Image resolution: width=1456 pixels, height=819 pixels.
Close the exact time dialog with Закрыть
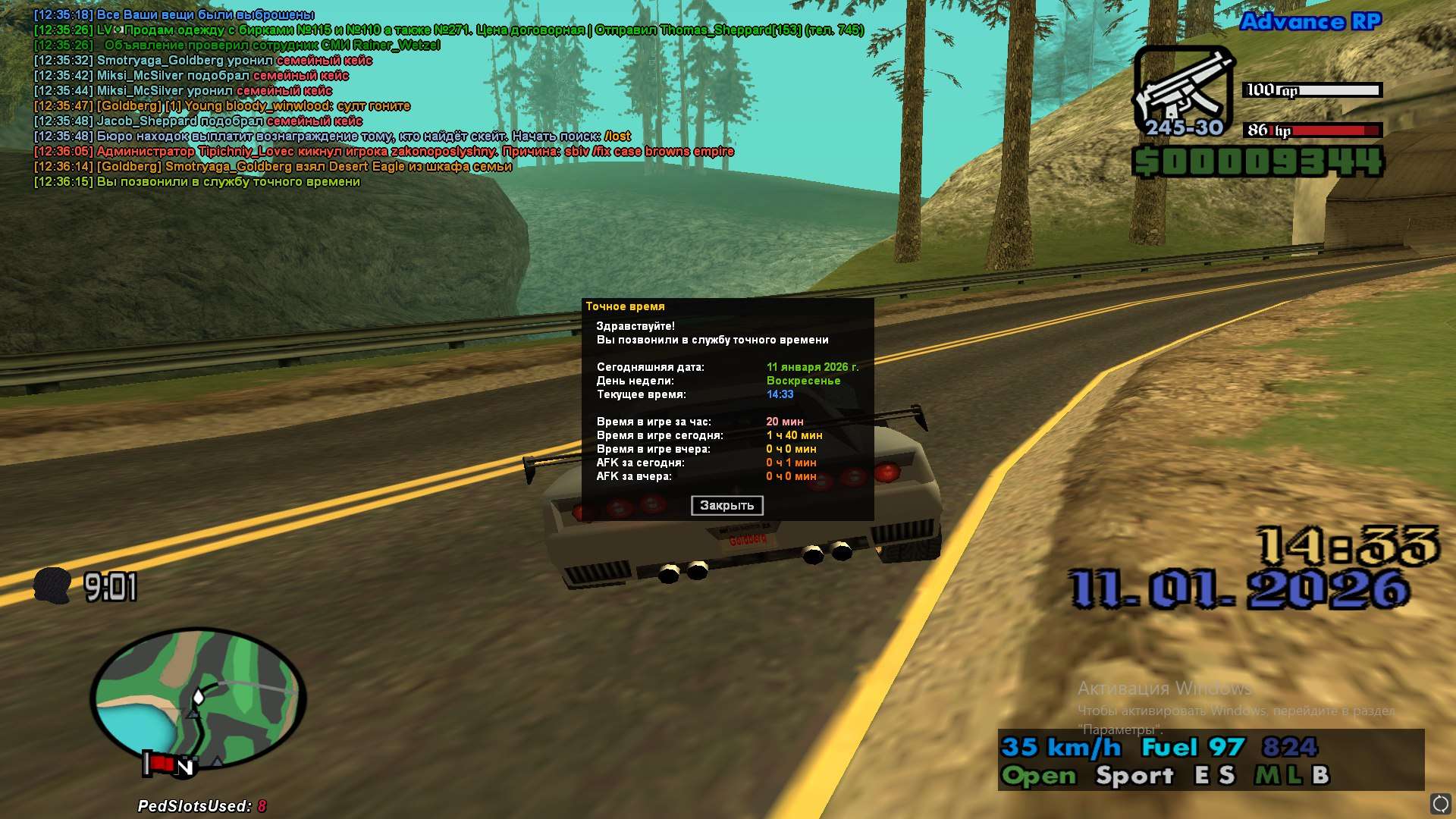(x=726, y=506)
